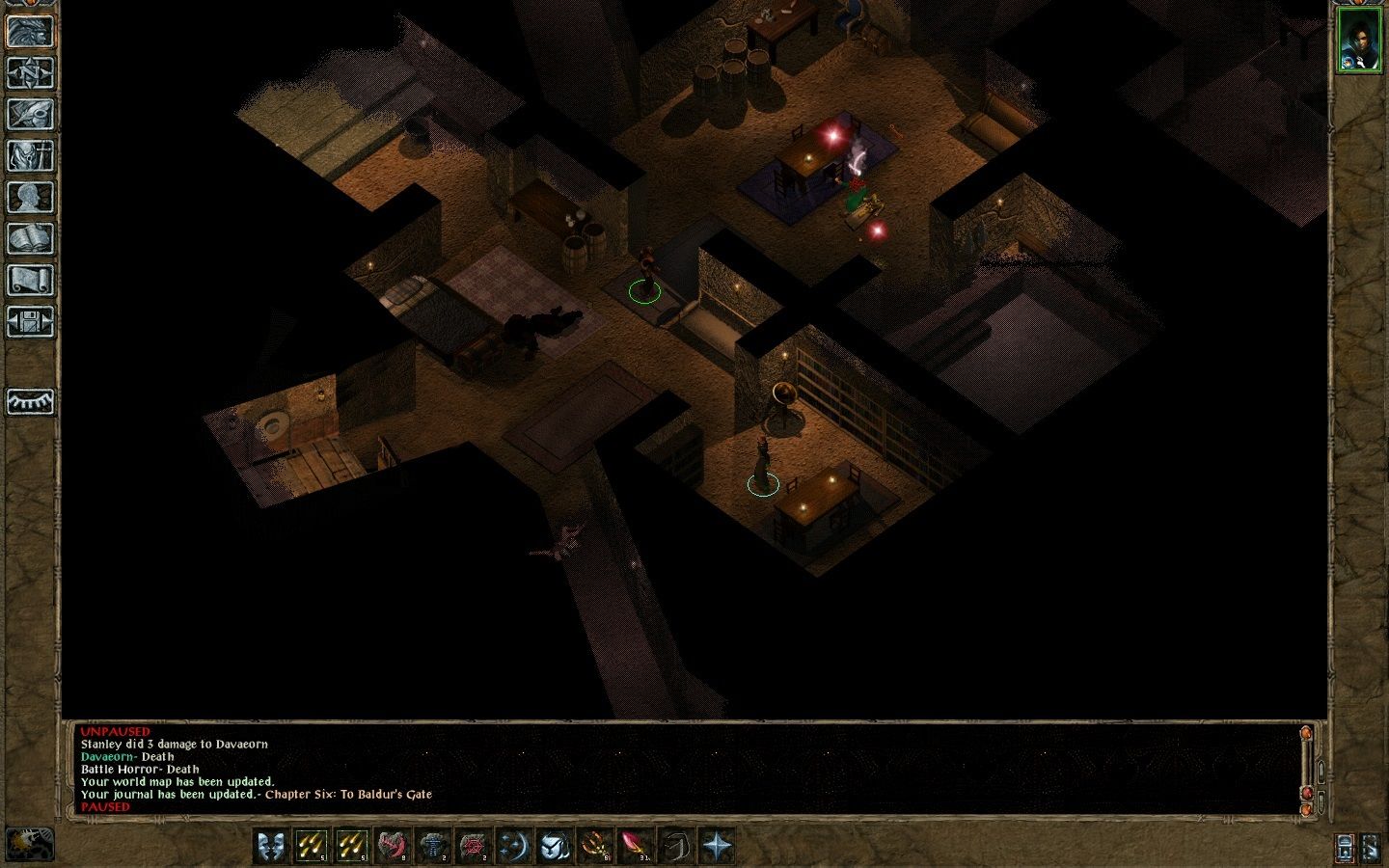Click the top-left dragon emblem button
The image size is (1389, 868).
coord(31,31)
